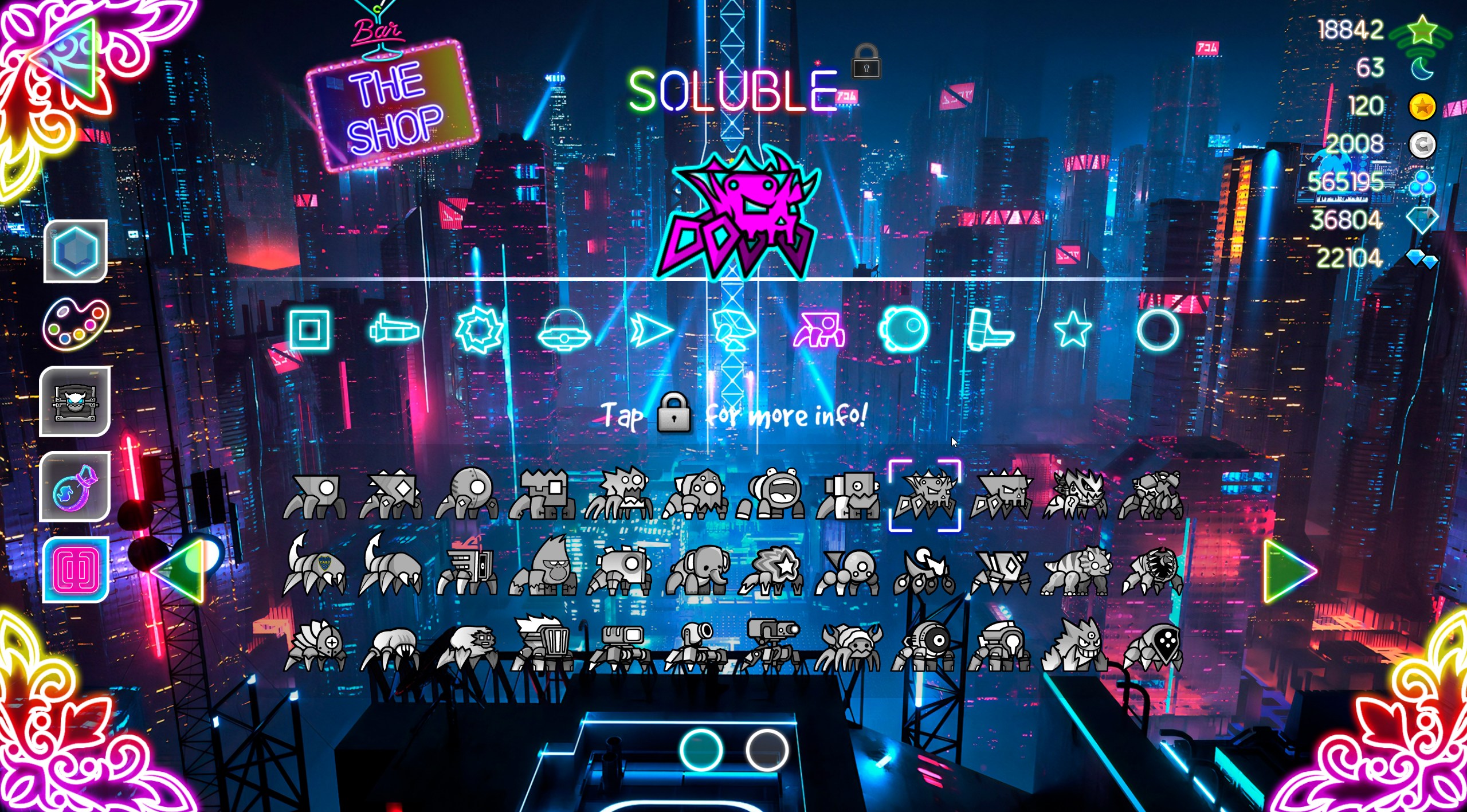Click the hexagon cube button in sidebar

tap(75, 251)
